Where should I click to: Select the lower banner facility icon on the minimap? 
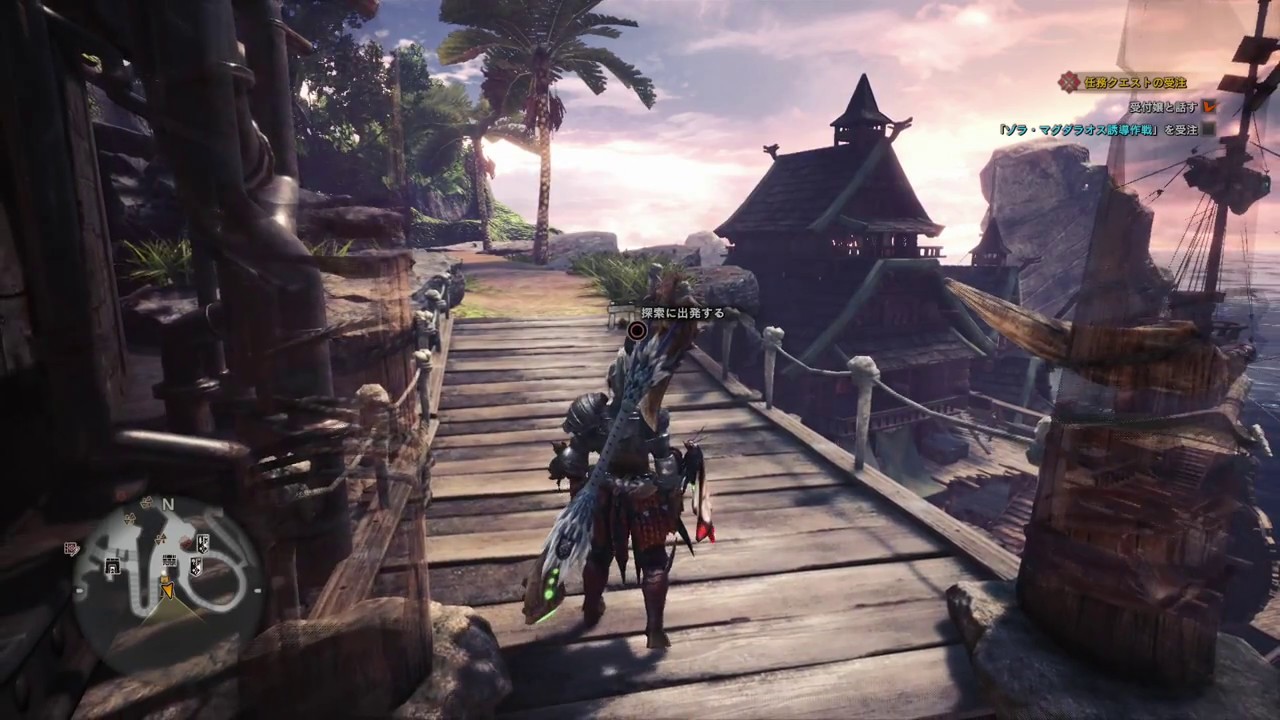196,566
